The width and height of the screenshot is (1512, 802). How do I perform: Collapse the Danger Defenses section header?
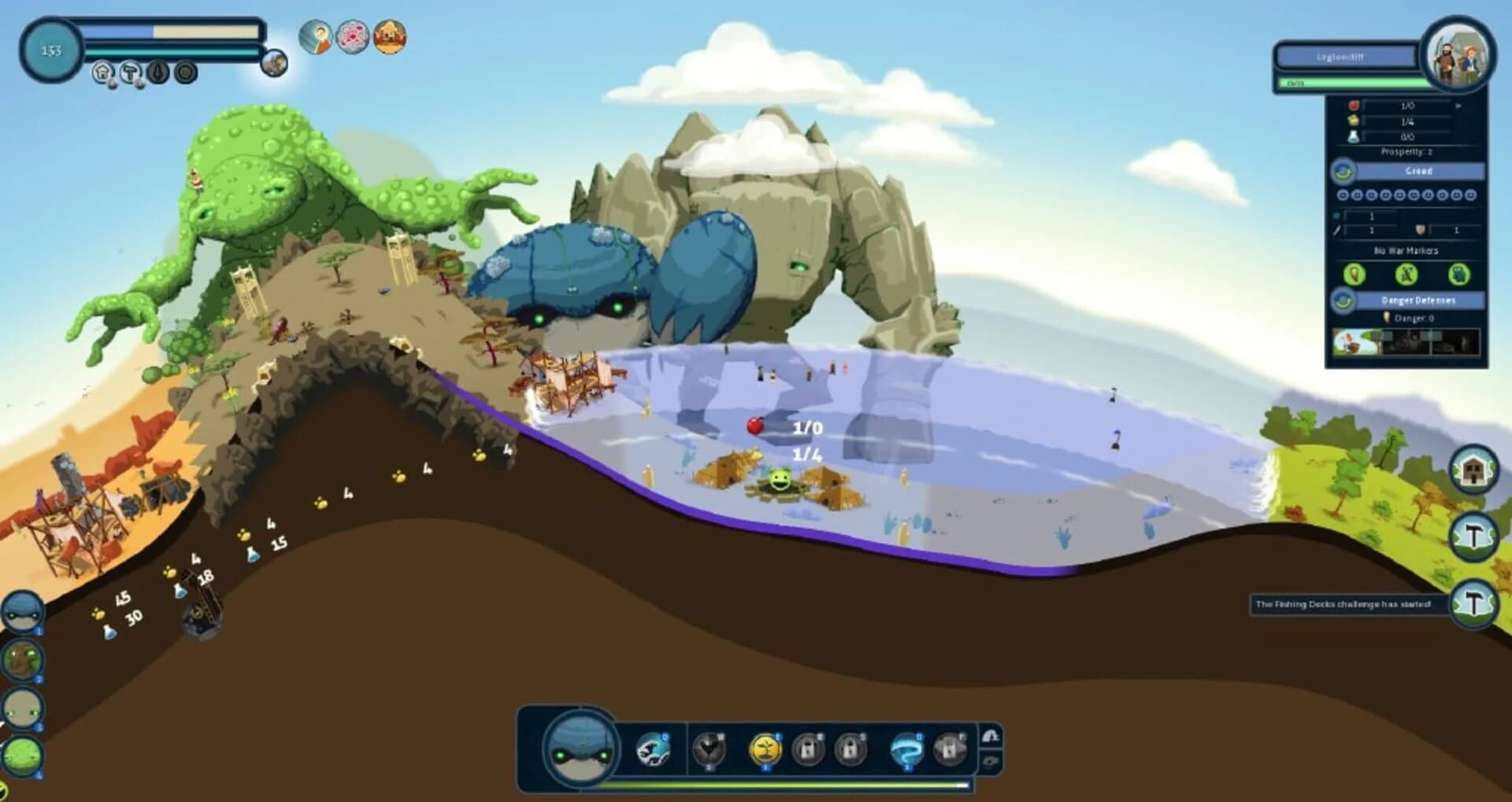[x=1419, y=299]
